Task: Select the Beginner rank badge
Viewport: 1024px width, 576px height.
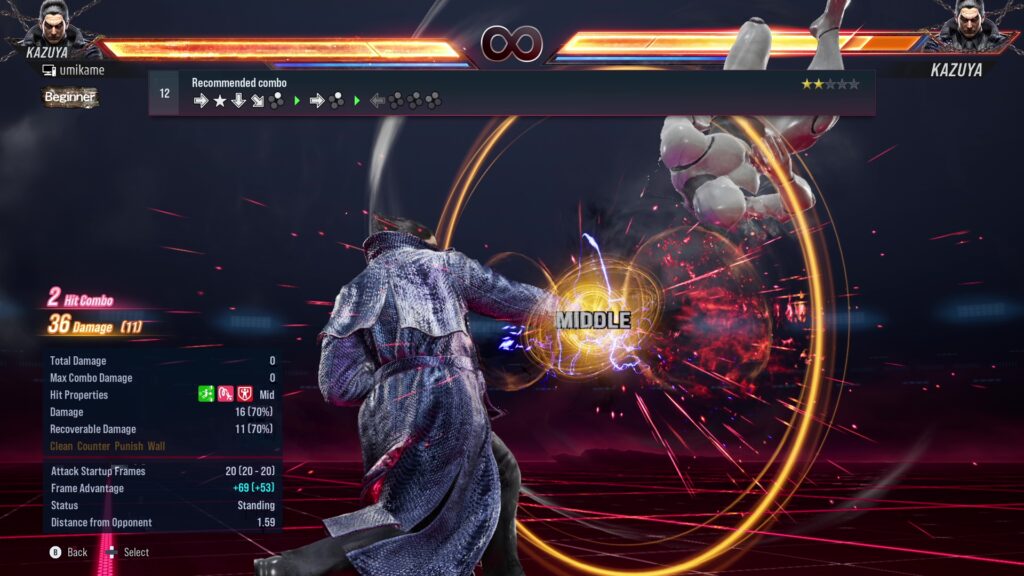Action: [x=70, y=97]
